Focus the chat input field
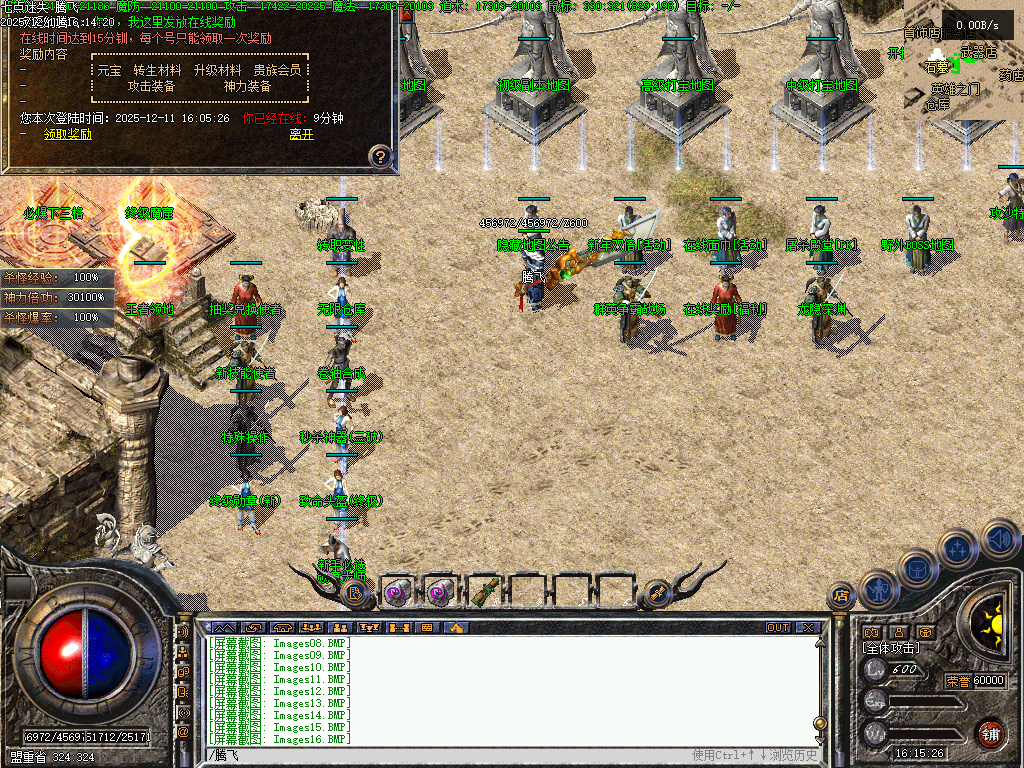The image size is (1024, 768). click(x=450, y=755)
